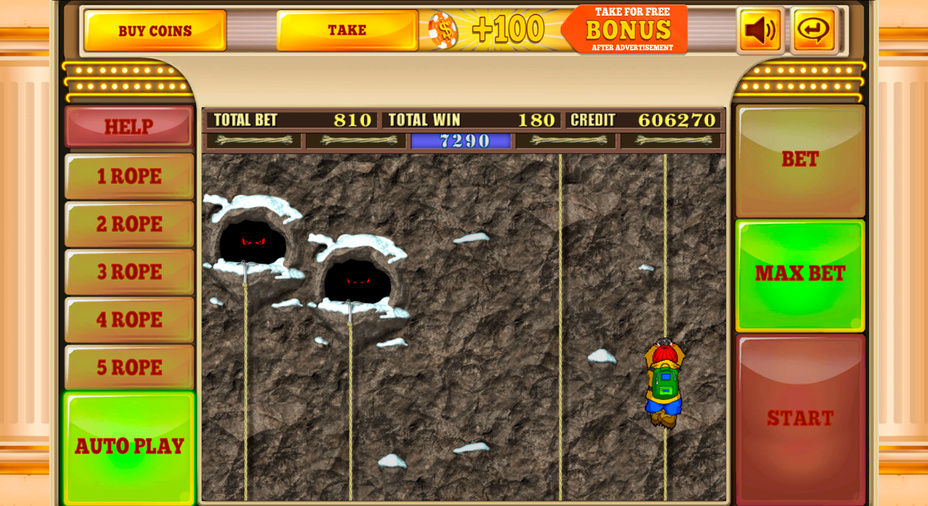928x506 pixels.
Task: Select the 5 Rope button
Action: tap(129, 368)
